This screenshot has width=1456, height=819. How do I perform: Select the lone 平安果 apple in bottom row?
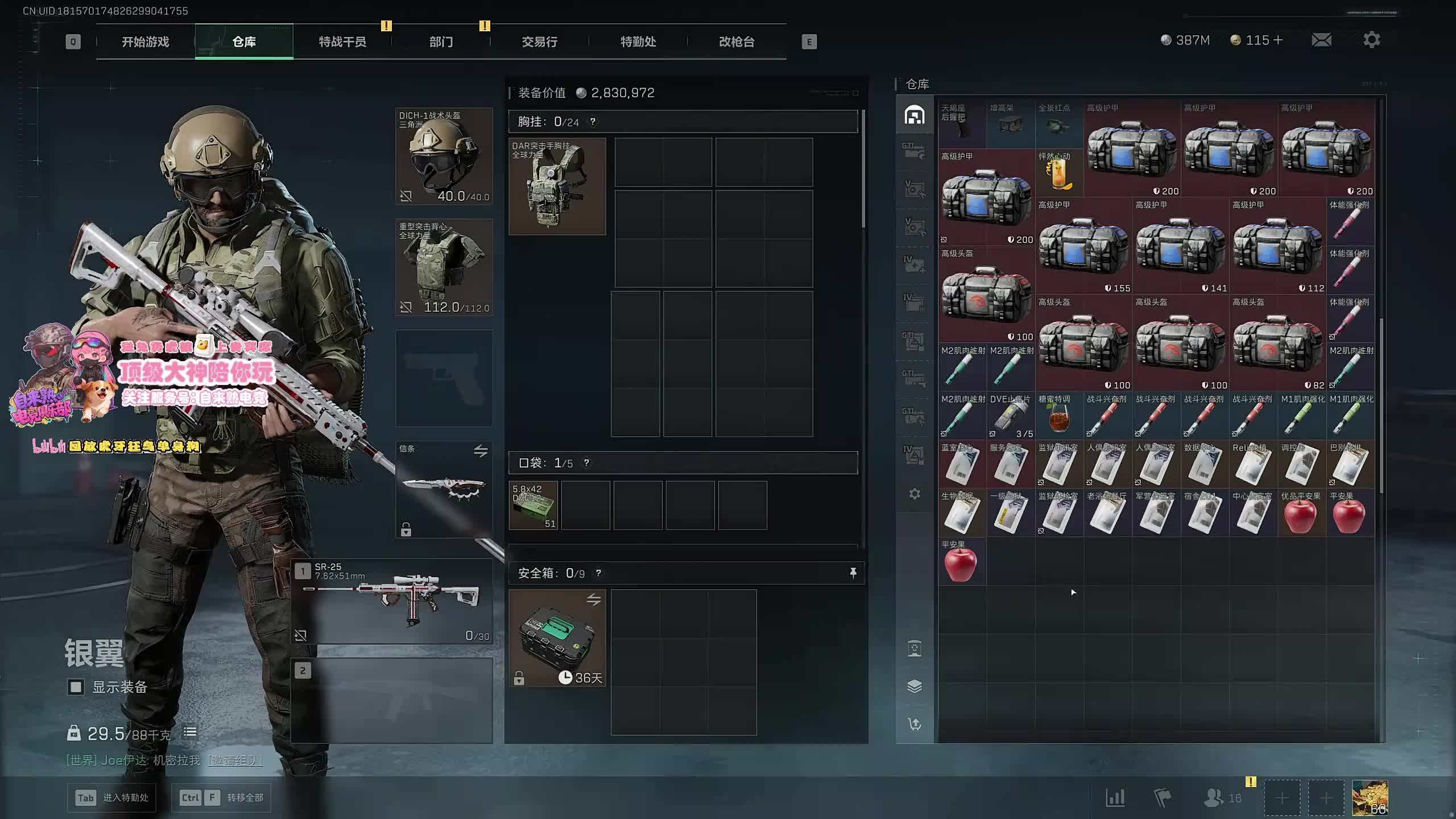pos(961,562)
